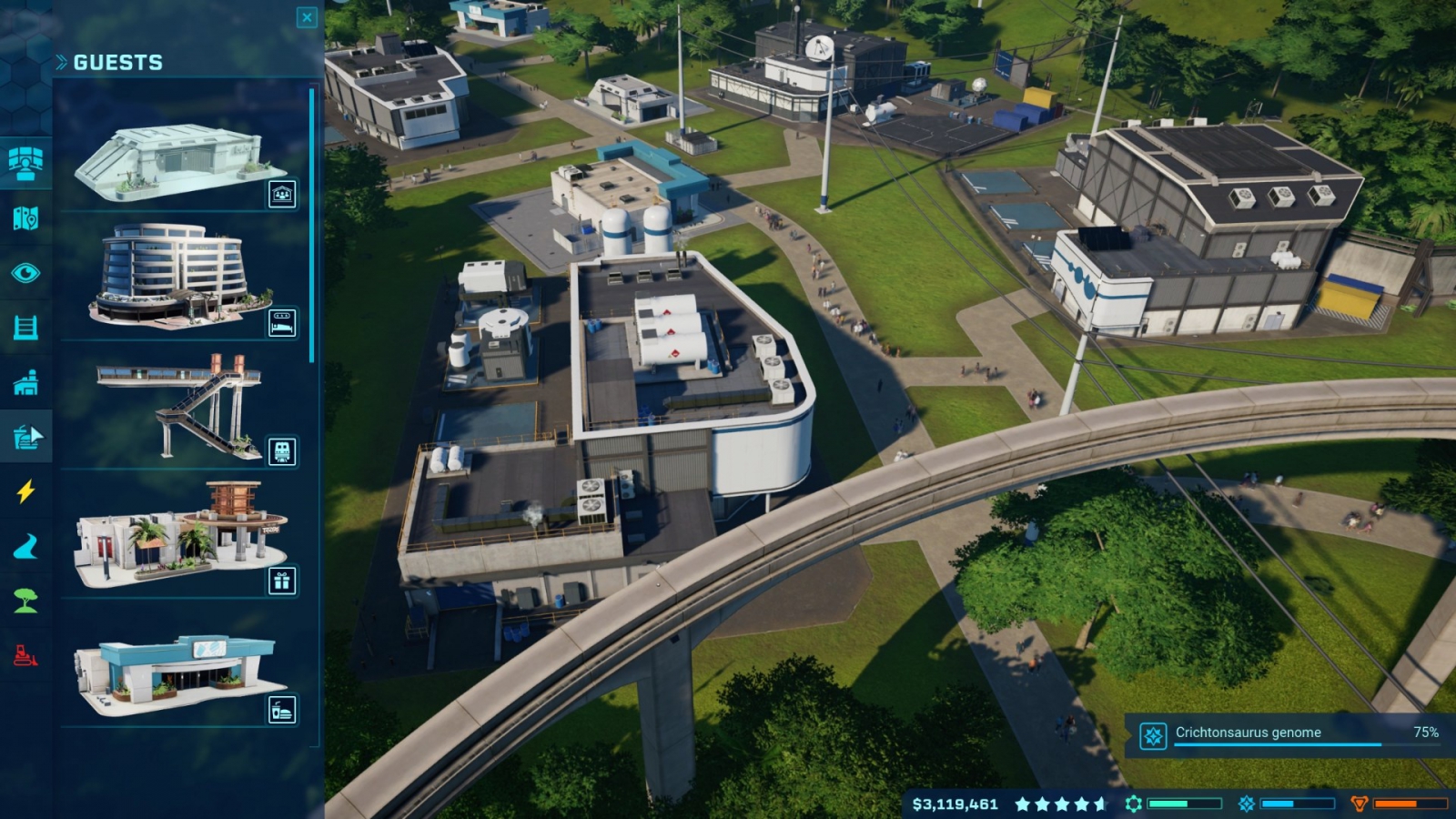Switch to the green tree nature category
This screenshot has width=1456, height=819.
(25, 601)
